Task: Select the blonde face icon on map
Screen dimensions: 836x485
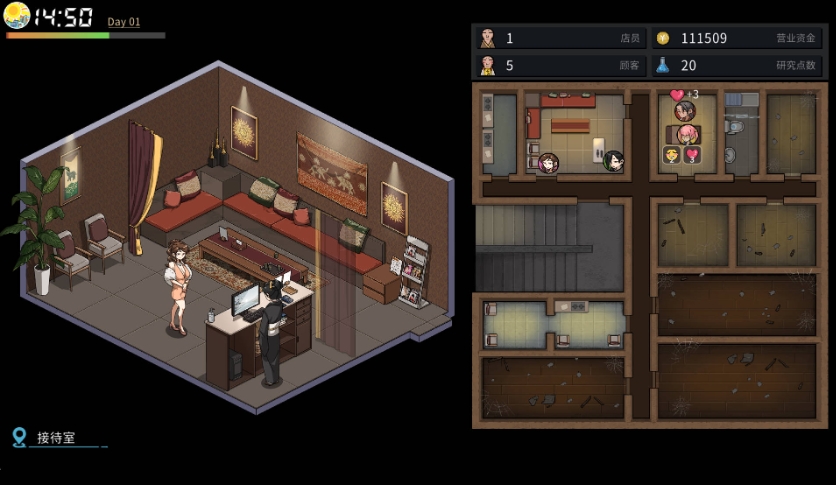Action: (x=671, y=155)
